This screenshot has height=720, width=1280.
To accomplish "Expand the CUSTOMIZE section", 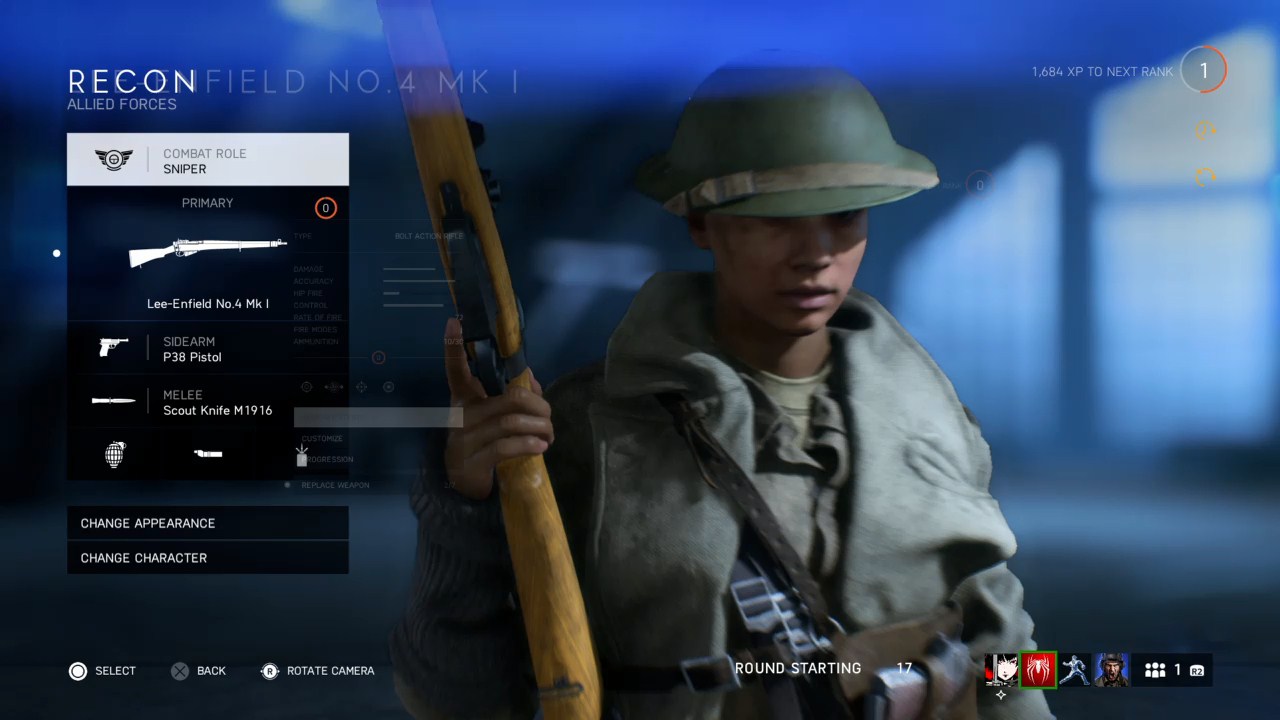I will (322, 438).
